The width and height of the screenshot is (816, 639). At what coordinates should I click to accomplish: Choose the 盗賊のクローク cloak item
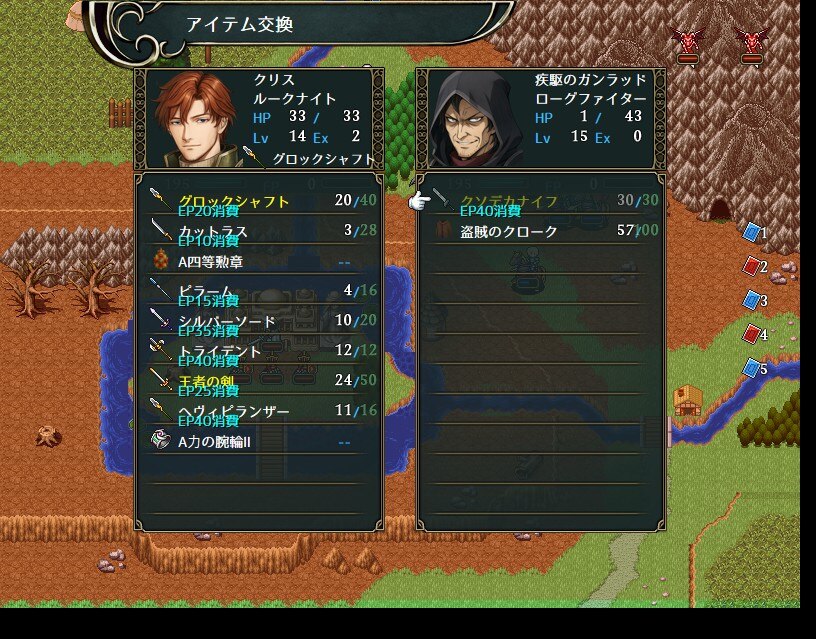[509, 231]
